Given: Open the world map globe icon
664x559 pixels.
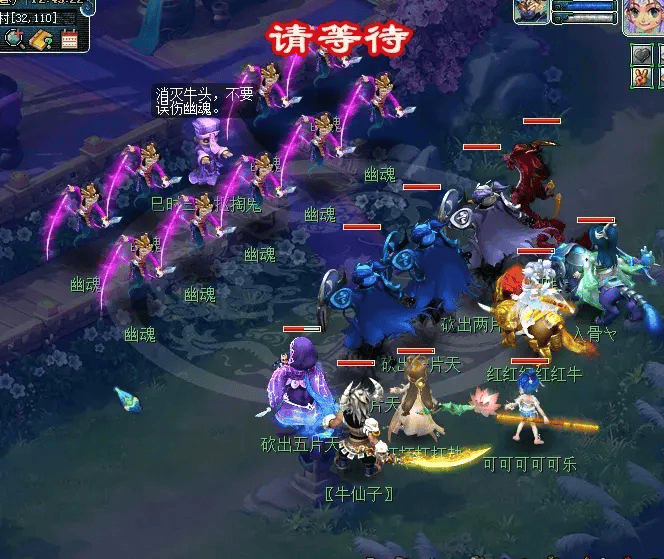Looking at the screenshot, I should pos(16,39).
